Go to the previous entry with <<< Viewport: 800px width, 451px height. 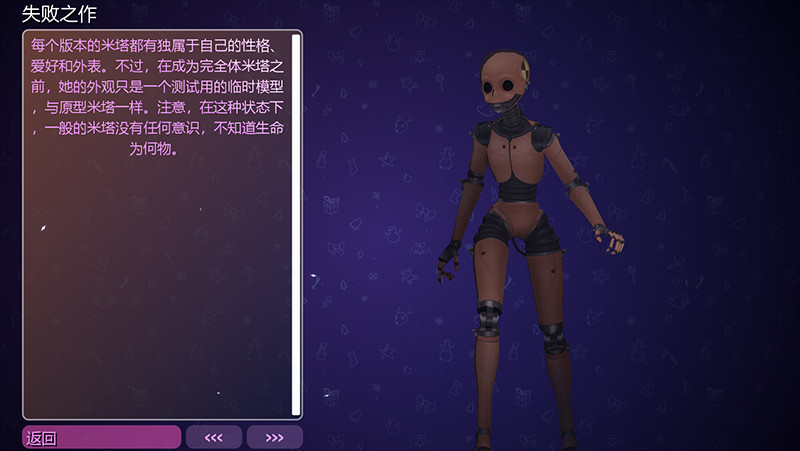[214, 437]
